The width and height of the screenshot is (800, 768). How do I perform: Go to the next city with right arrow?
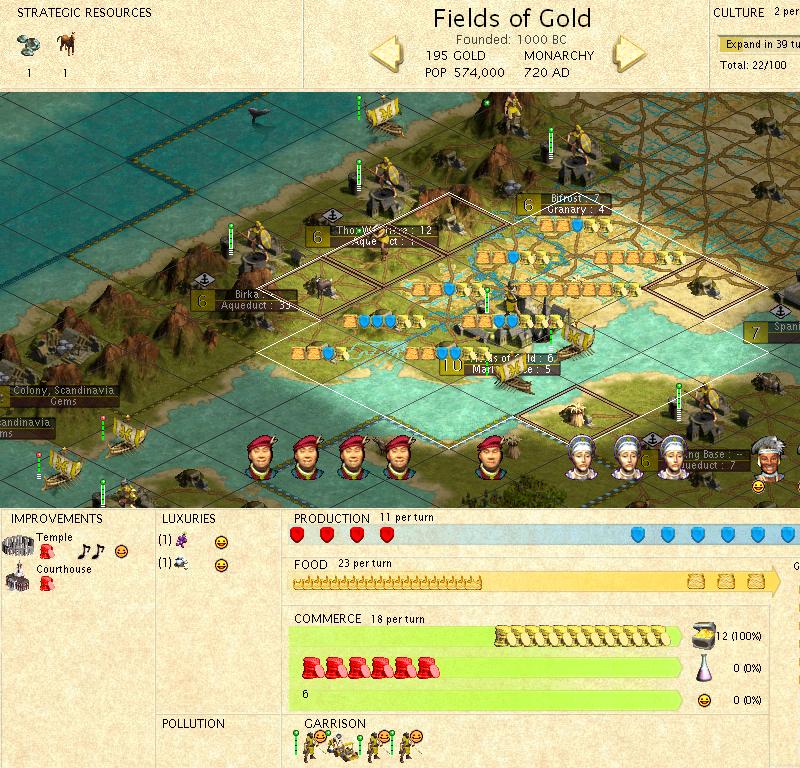pos(631,54)
